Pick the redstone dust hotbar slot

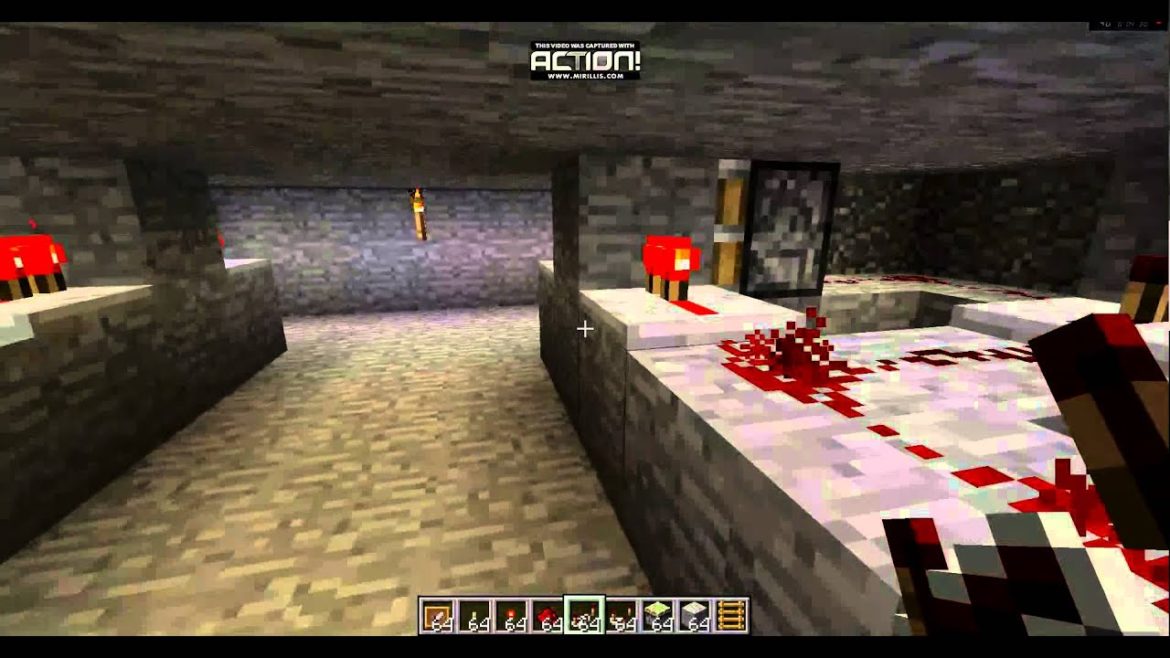tap(547, 615)
